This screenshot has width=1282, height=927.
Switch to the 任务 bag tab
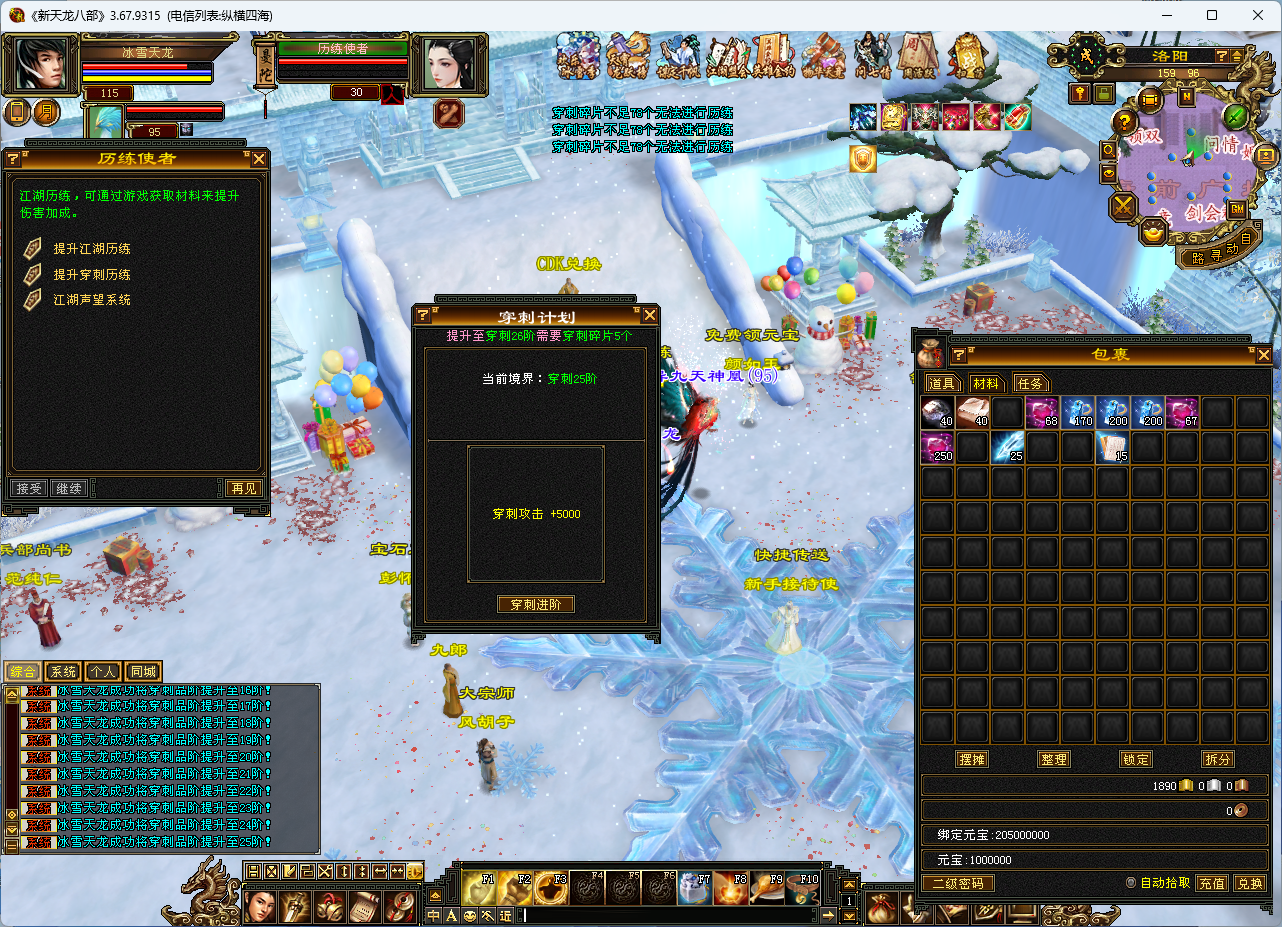[1030, 383]
